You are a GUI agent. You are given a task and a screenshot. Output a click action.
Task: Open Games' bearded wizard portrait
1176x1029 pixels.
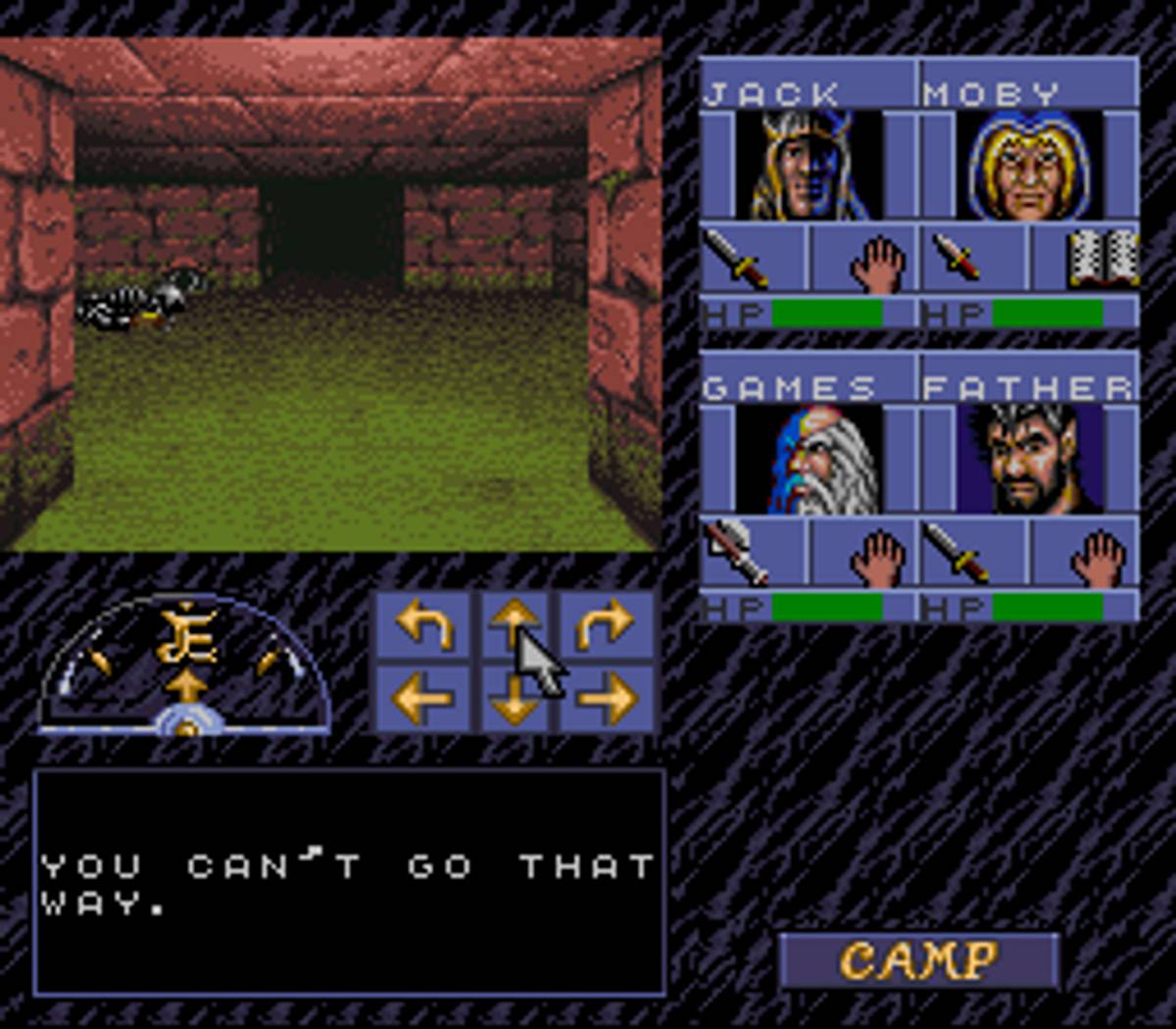click(808, 460)
